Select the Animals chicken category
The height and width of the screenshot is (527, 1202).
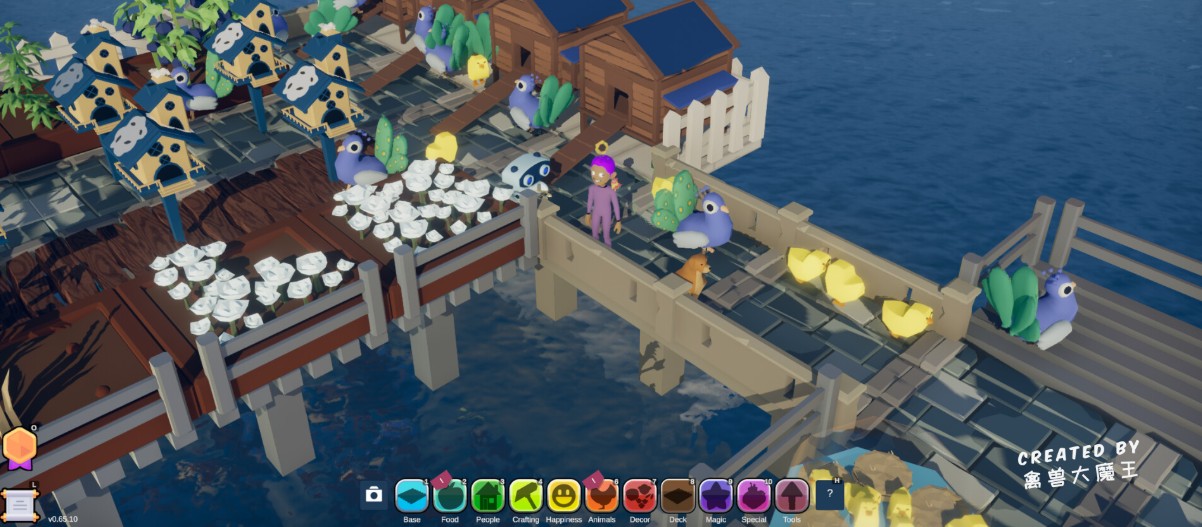[x=602, y=495]
